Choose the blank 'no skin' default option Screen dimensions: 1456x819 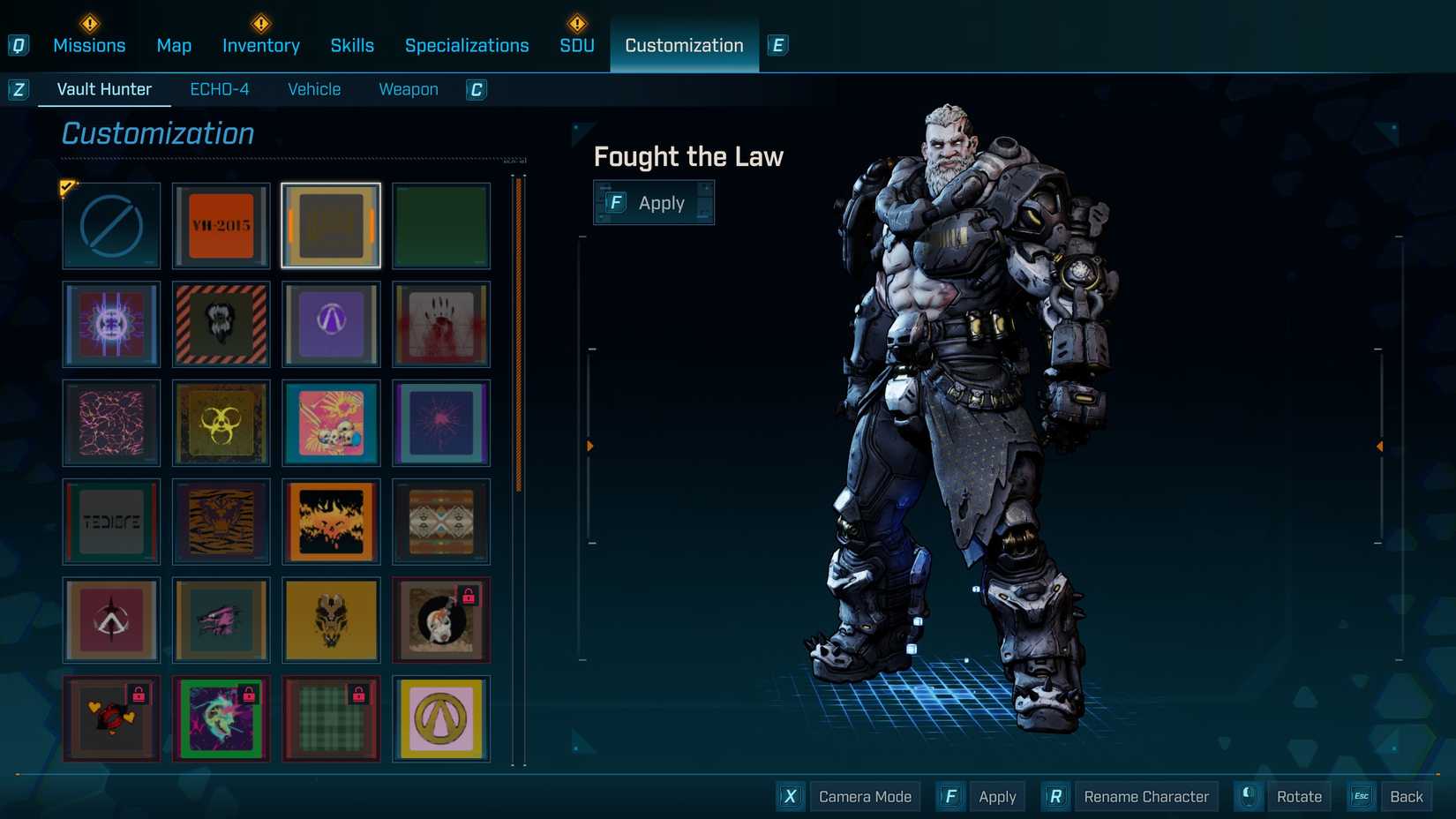pos(110,226)
